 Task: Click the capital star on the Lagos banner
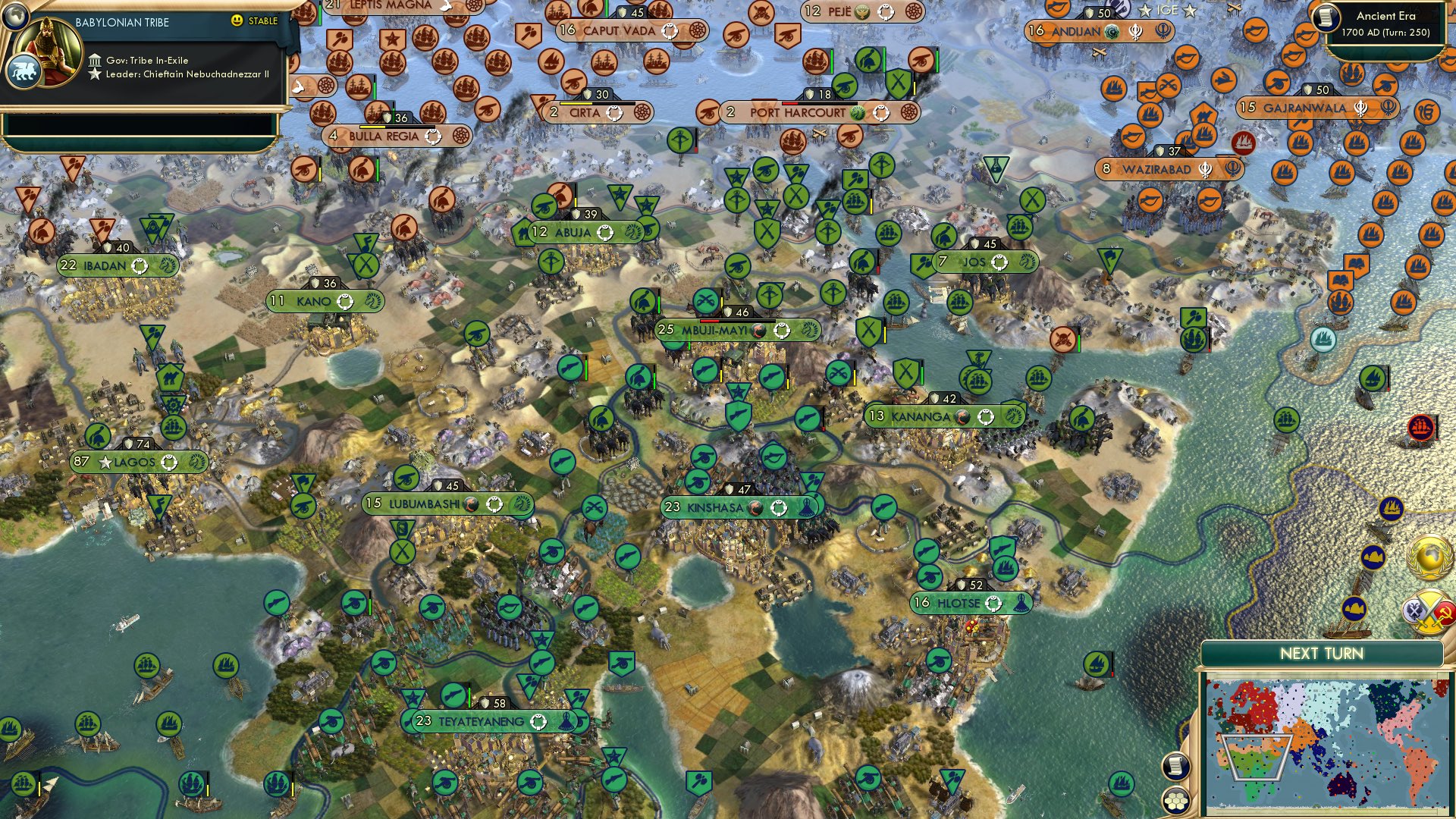click(x=105, y=463)
